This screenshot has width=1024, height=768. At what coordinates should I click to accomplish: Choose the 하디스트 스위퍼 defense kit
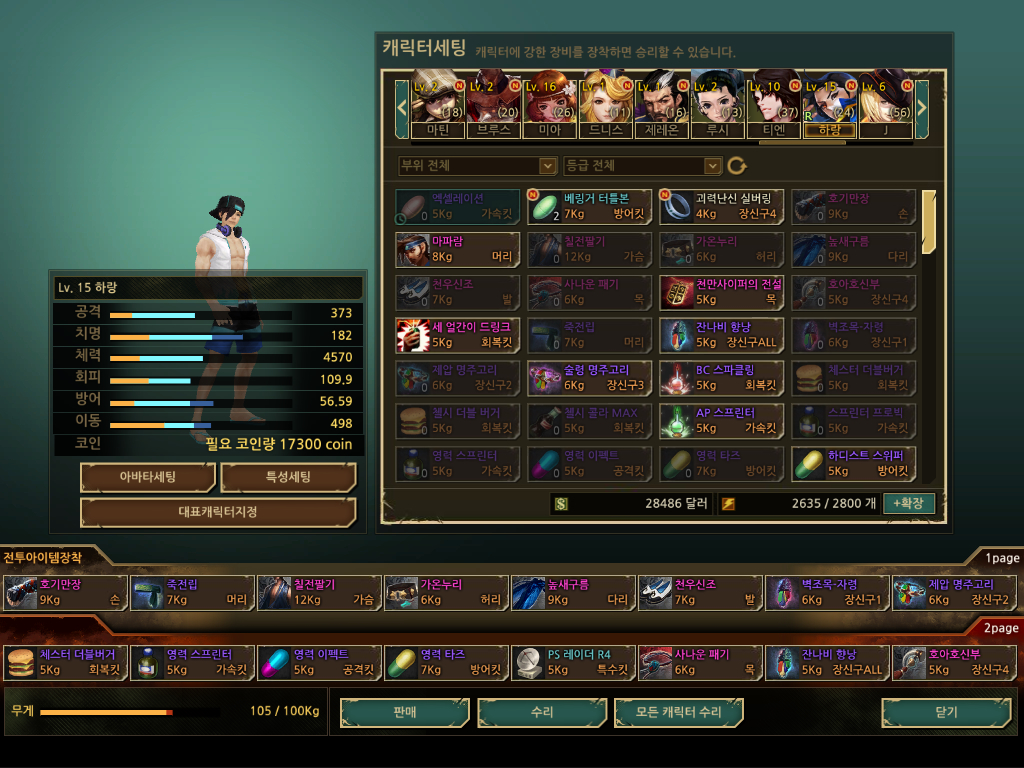tap(853, 462)
